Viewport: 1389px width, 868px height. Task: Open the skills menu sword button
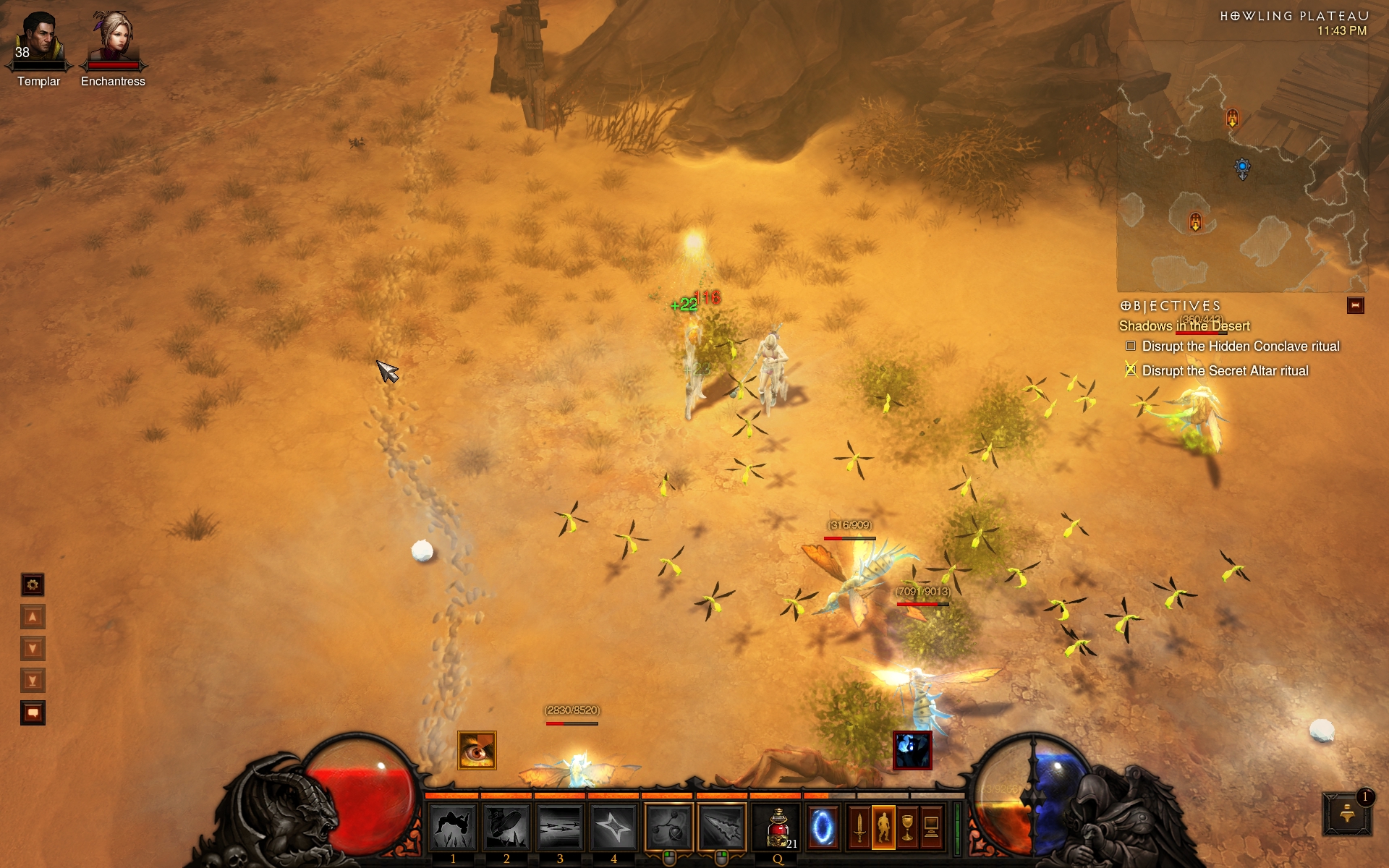pos(859,827)
